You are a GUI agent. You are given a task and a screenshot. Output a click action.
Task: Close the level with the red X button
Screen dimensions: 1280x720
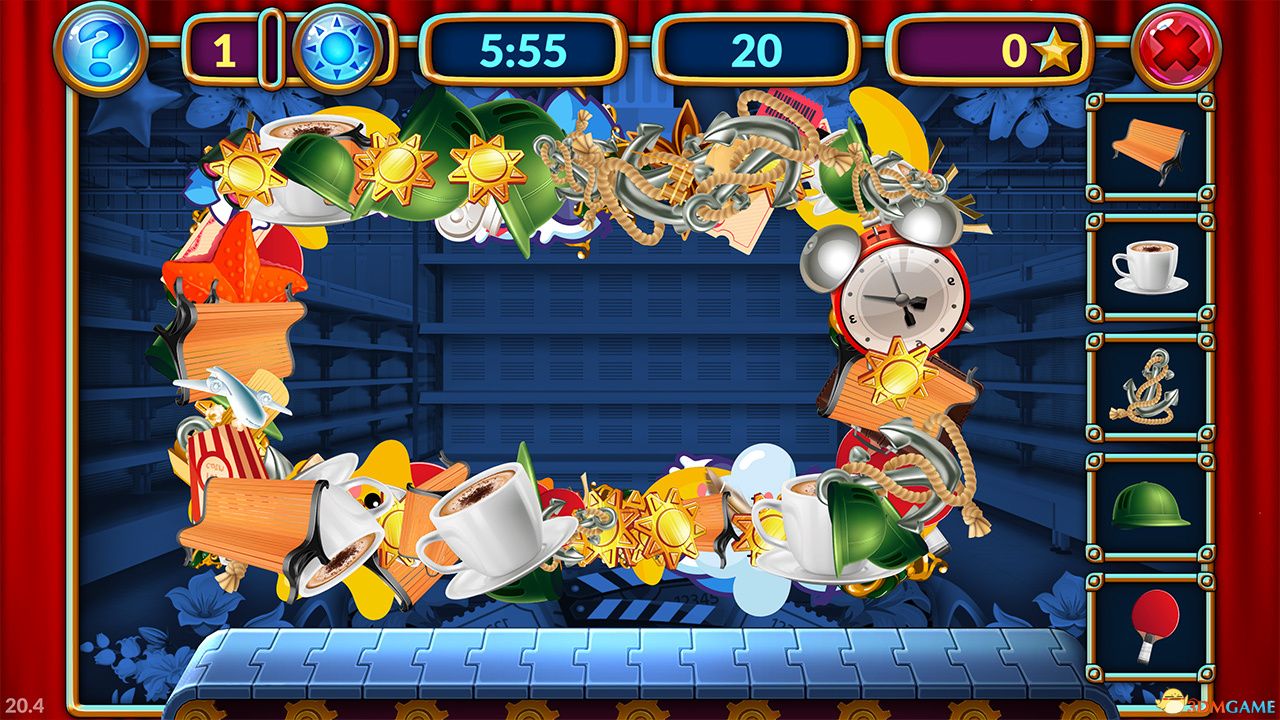(x=1176, y=48)
